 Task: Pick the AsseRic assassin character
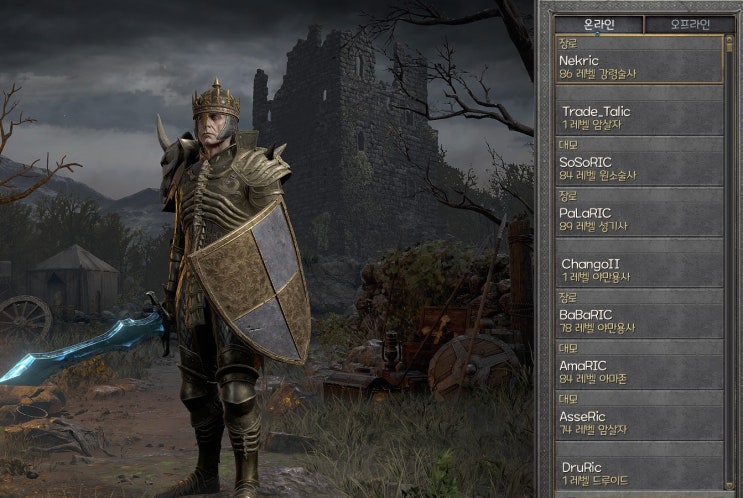[639, 416]
